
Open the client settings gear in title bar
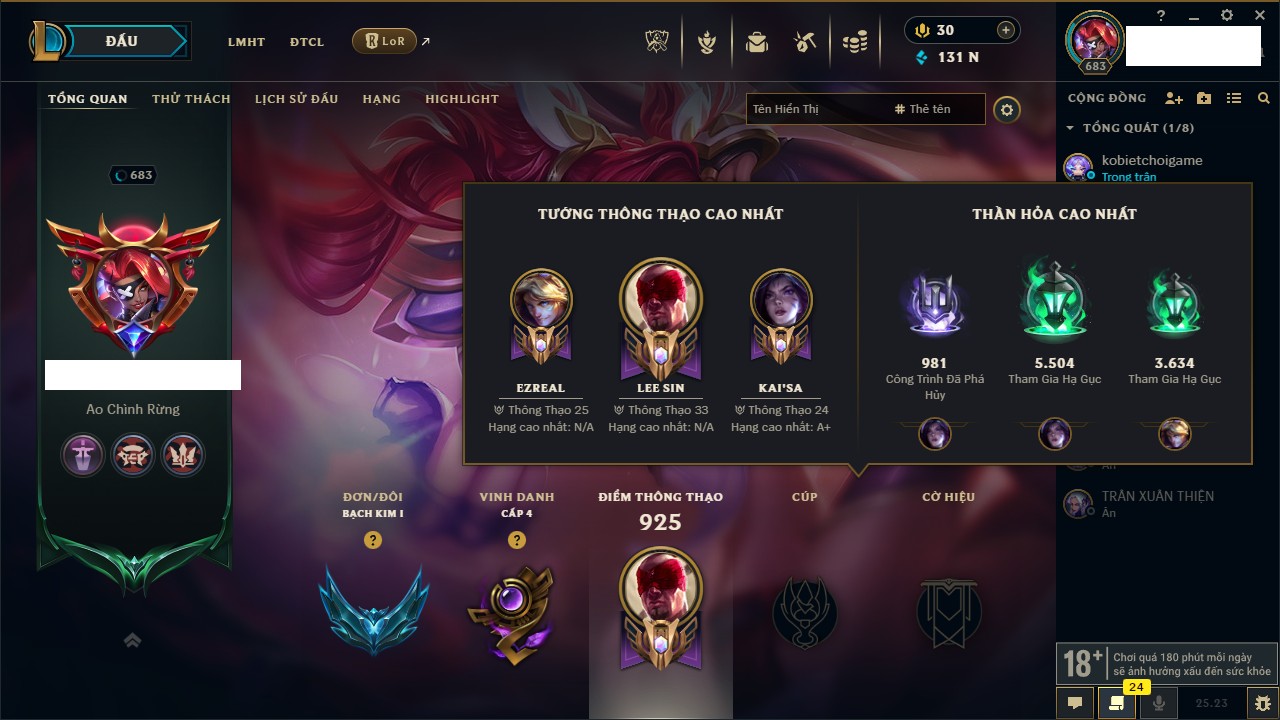(x=1227, y=15)
